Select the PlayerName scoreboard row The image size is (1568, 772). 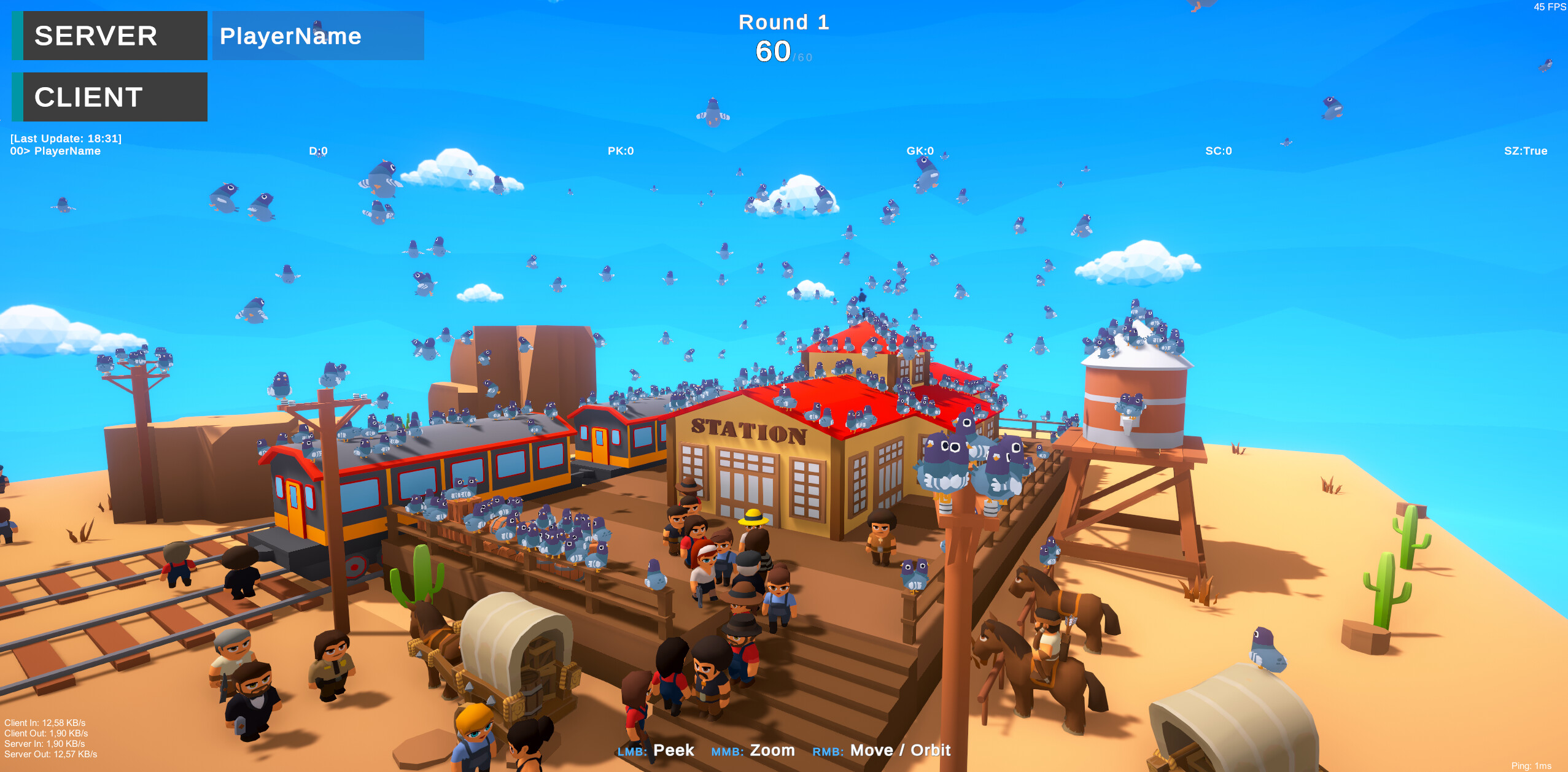click(x=55, y=151)
